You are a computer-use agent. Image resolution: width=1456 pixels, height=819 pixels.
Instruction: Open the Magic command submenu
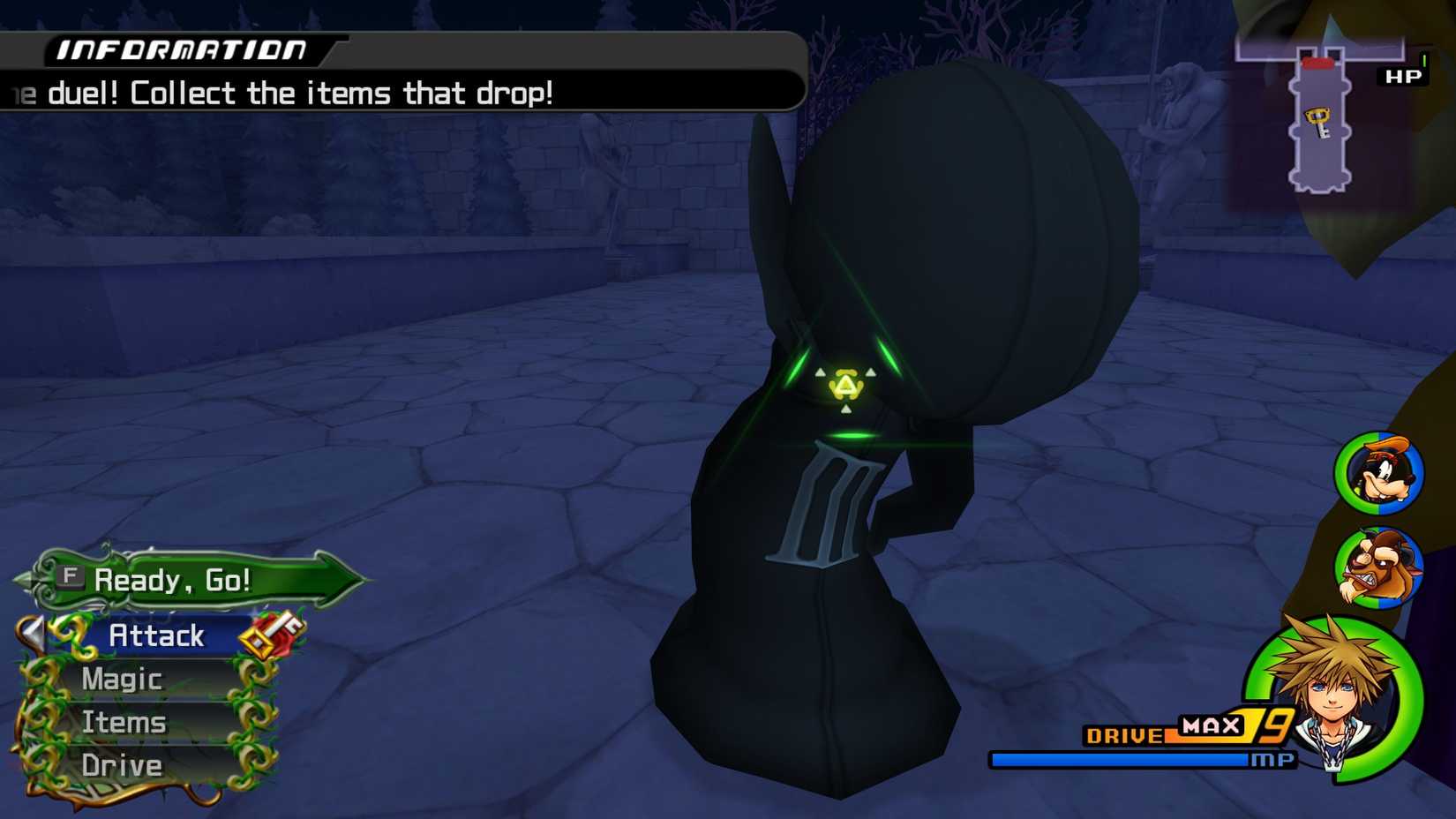tap(121, 679)
